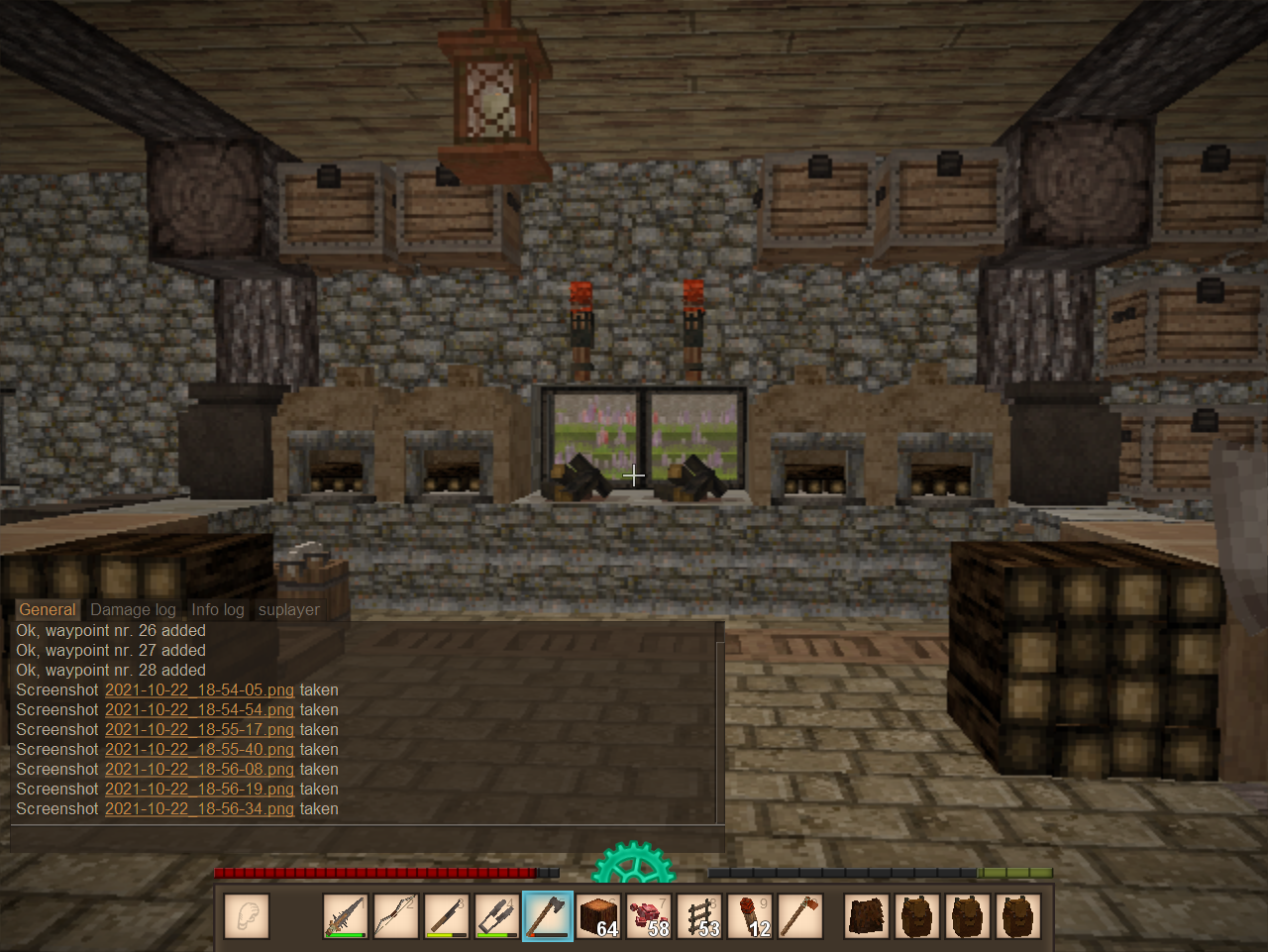Show the Info log tab
Image resolution: width=1268 pixels, height=952 pixels.
tap(217, 610)
